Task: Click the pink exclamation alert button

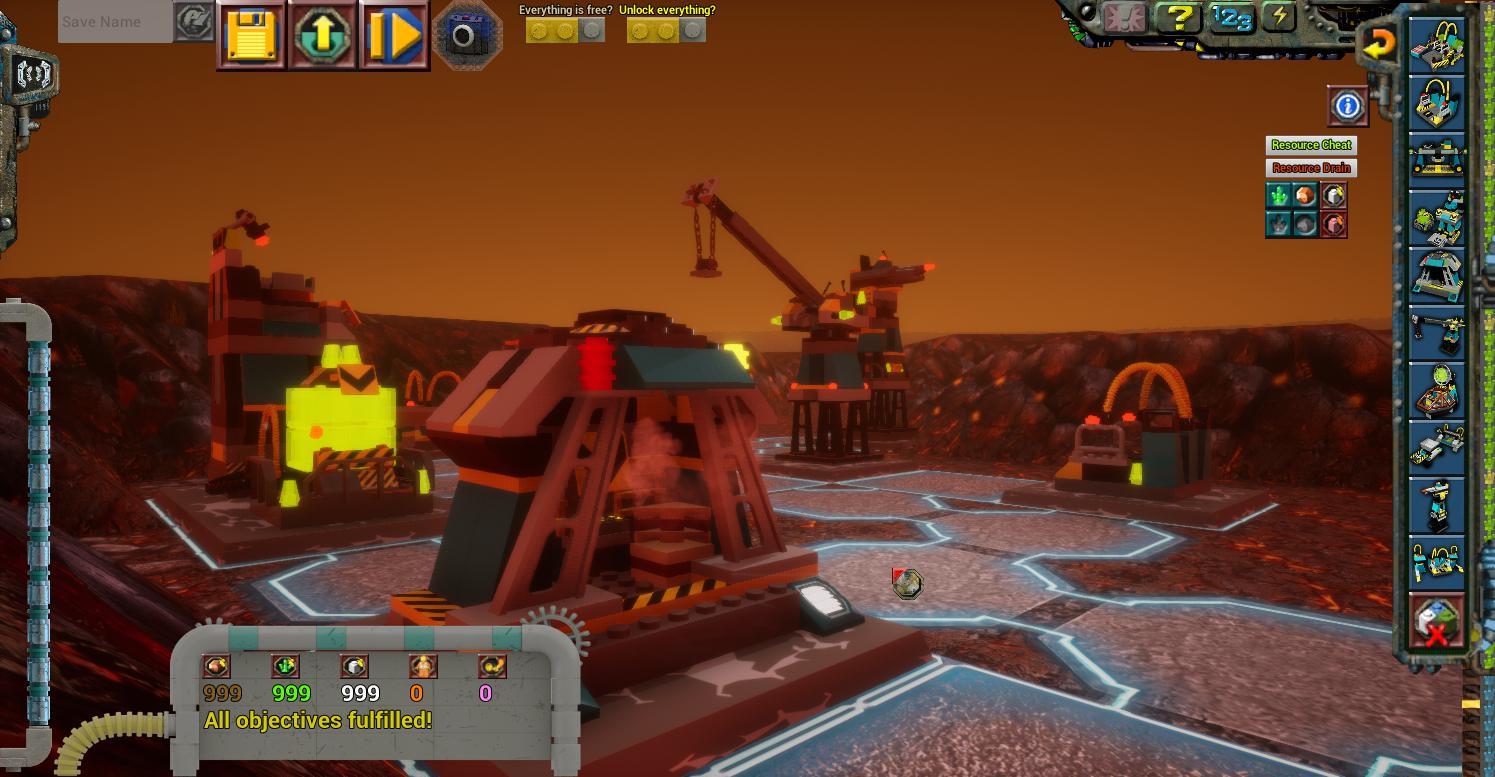Action: click(1125, 18)
